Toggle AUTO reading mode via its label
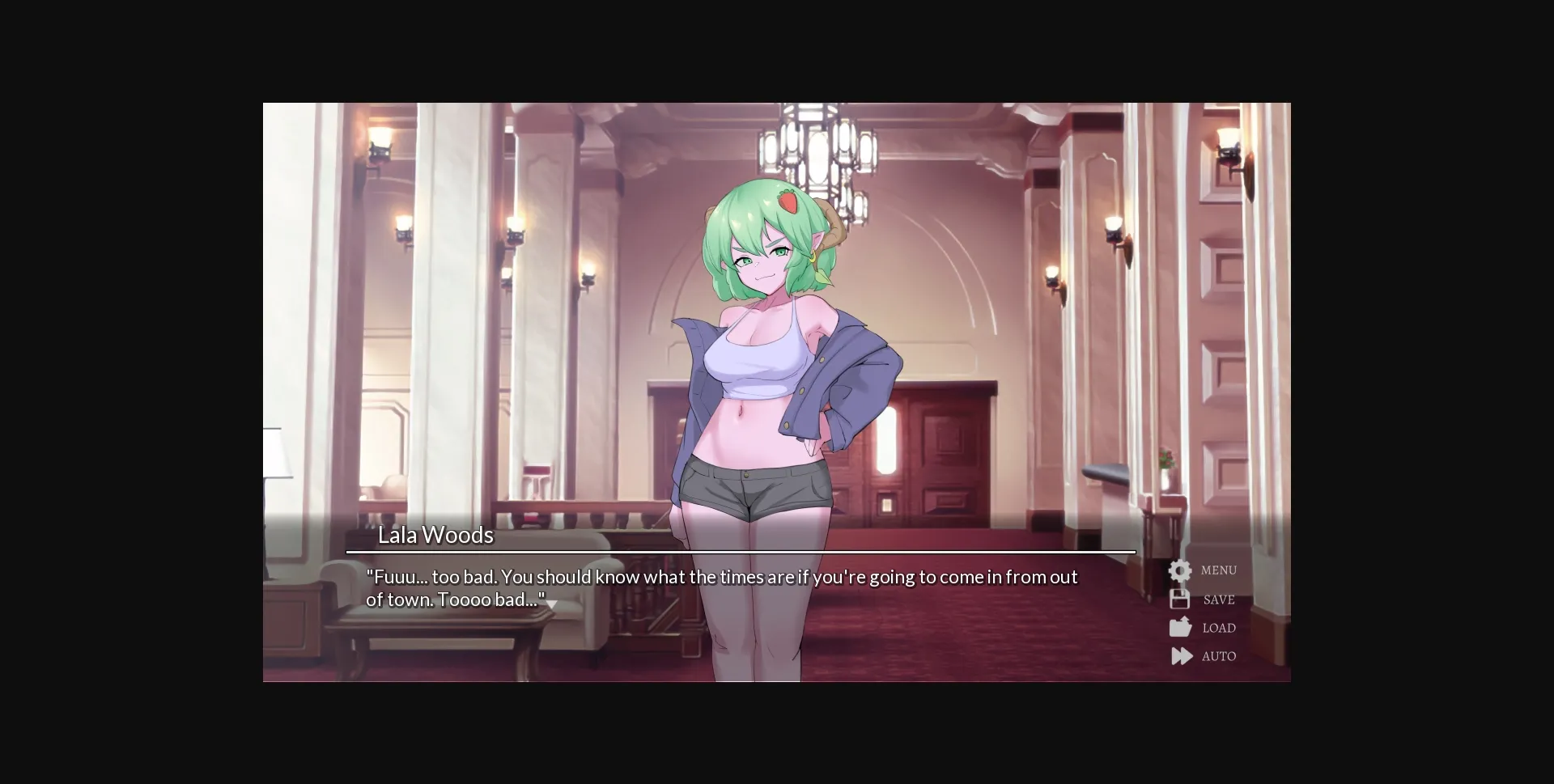Viewport: 1554px width, 784px height. coord(1220,656)
